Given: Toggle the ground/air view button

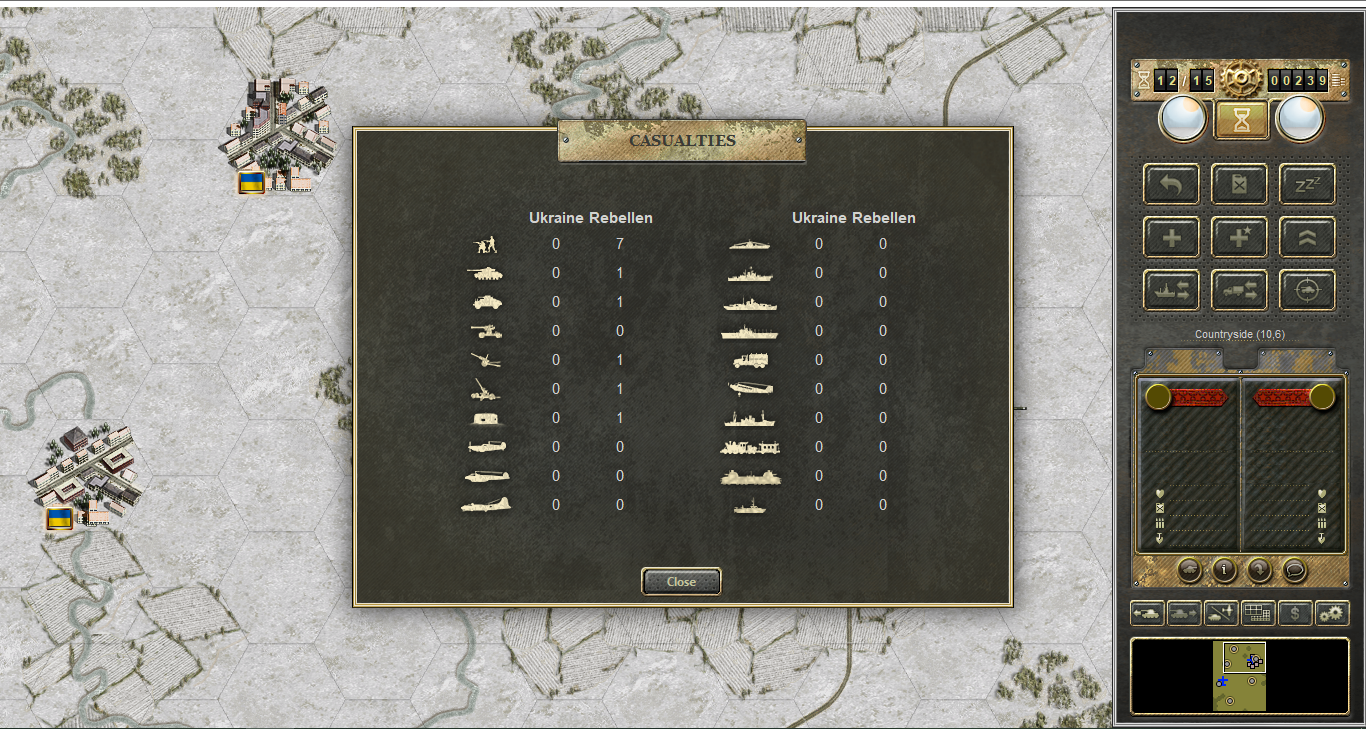Looking at the screenshot, I should point(1221,613).
